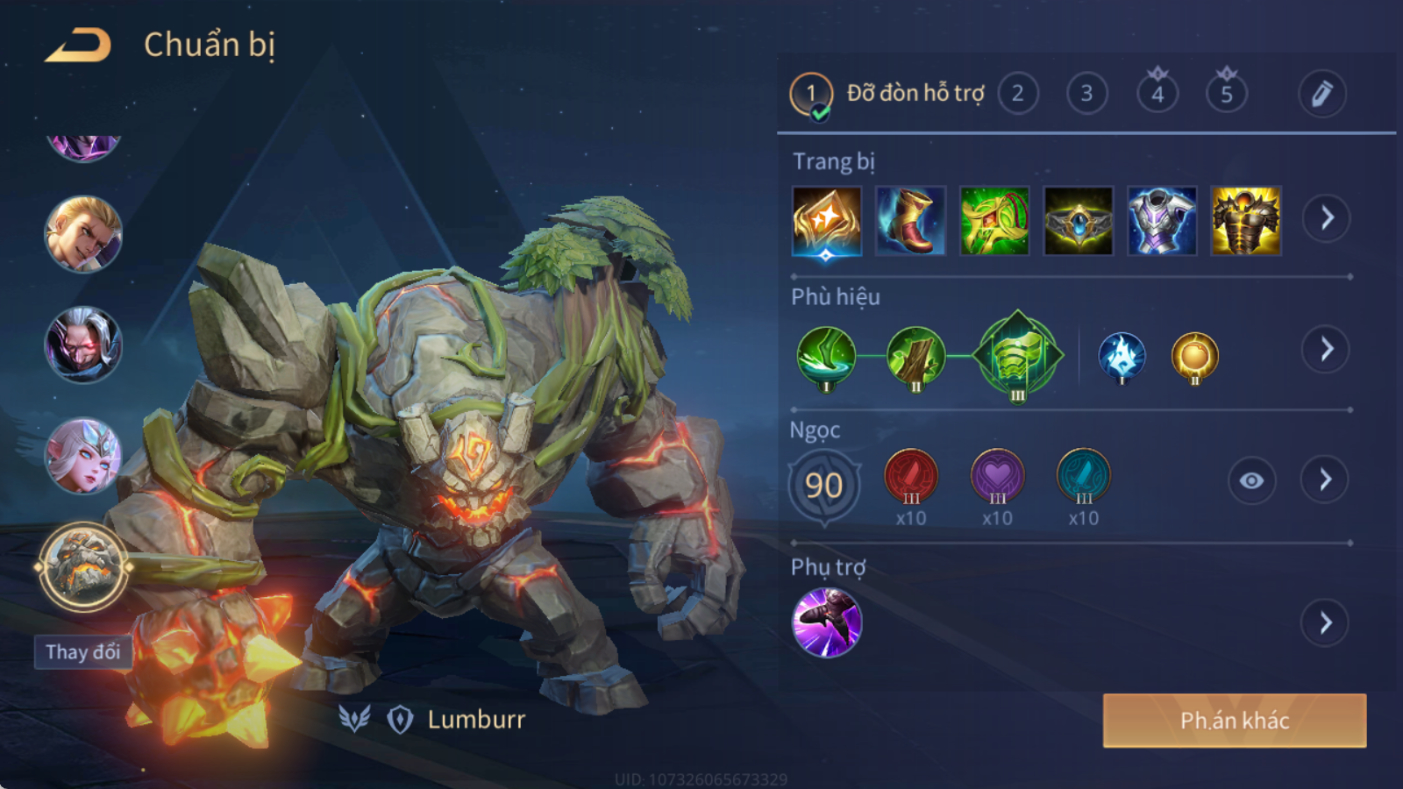Screen dimensions: 1403x789
Task: Select the red boots equipment item
Action: (910, 220)
